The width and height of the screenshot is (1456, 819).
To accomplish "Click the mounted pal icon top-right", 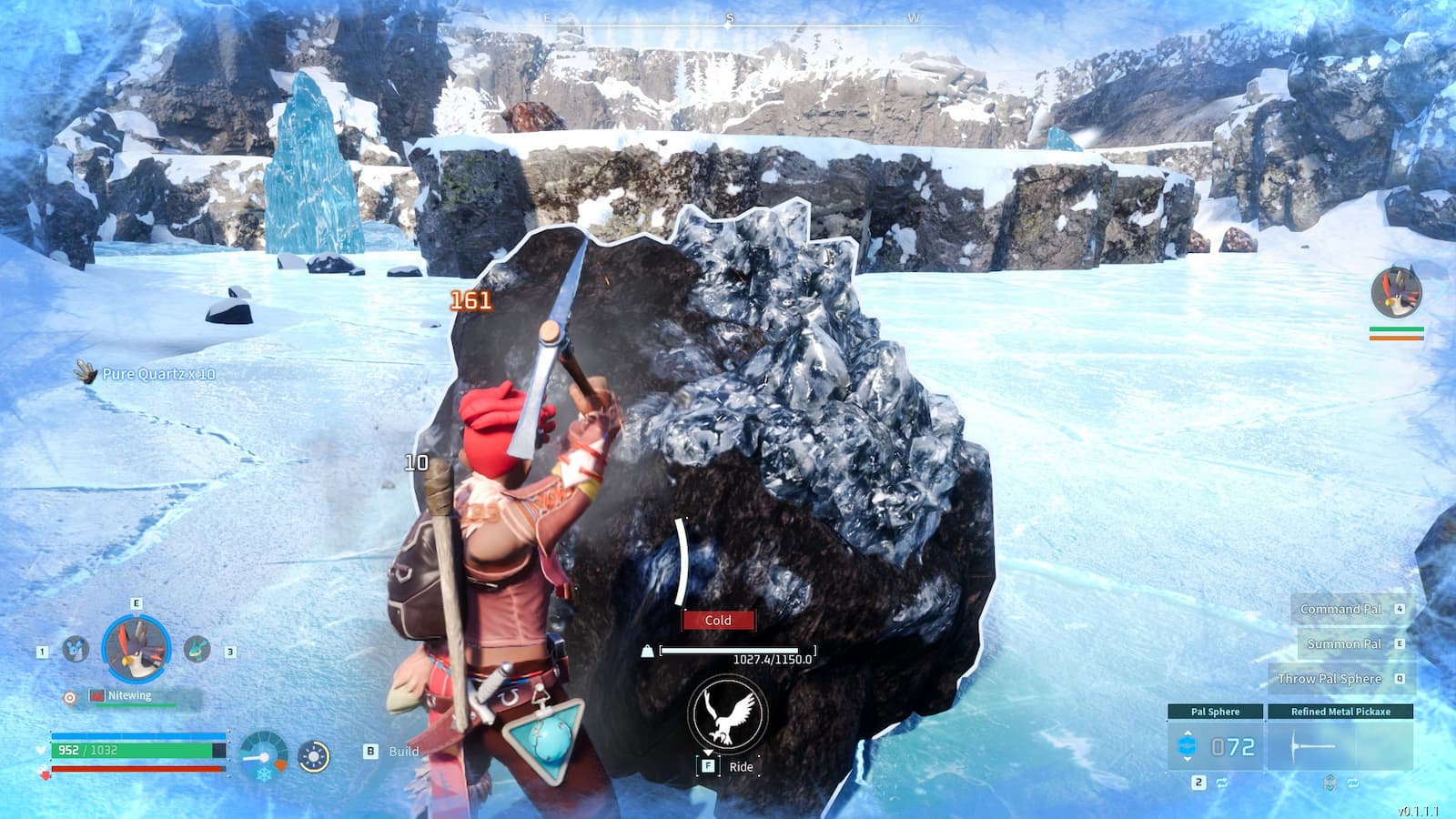I will [x=1394, y=291].
